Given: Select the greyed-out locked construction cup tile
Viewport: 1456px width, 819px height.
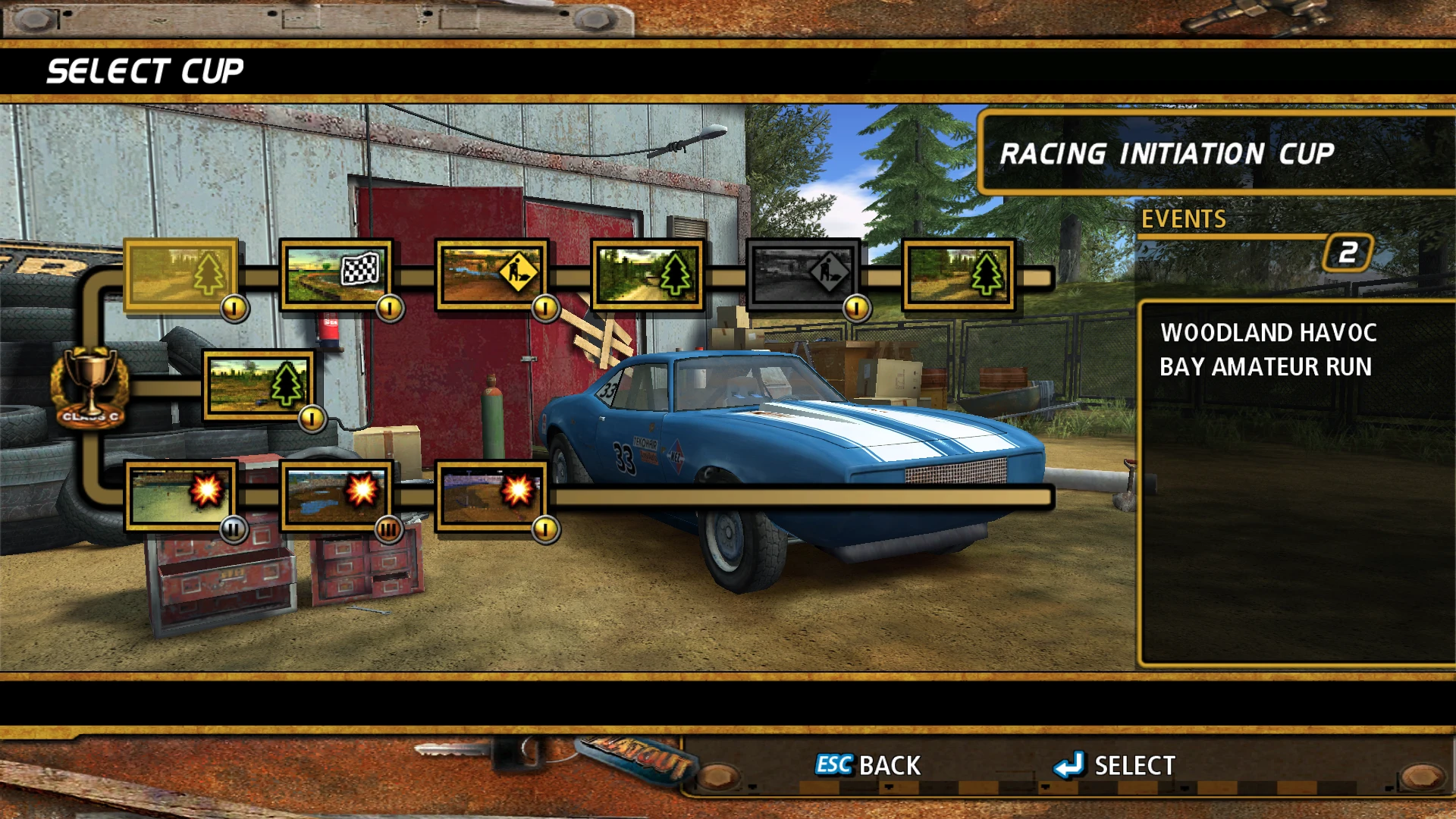Looking at the screenshot, I should click(x=803, y=275).
